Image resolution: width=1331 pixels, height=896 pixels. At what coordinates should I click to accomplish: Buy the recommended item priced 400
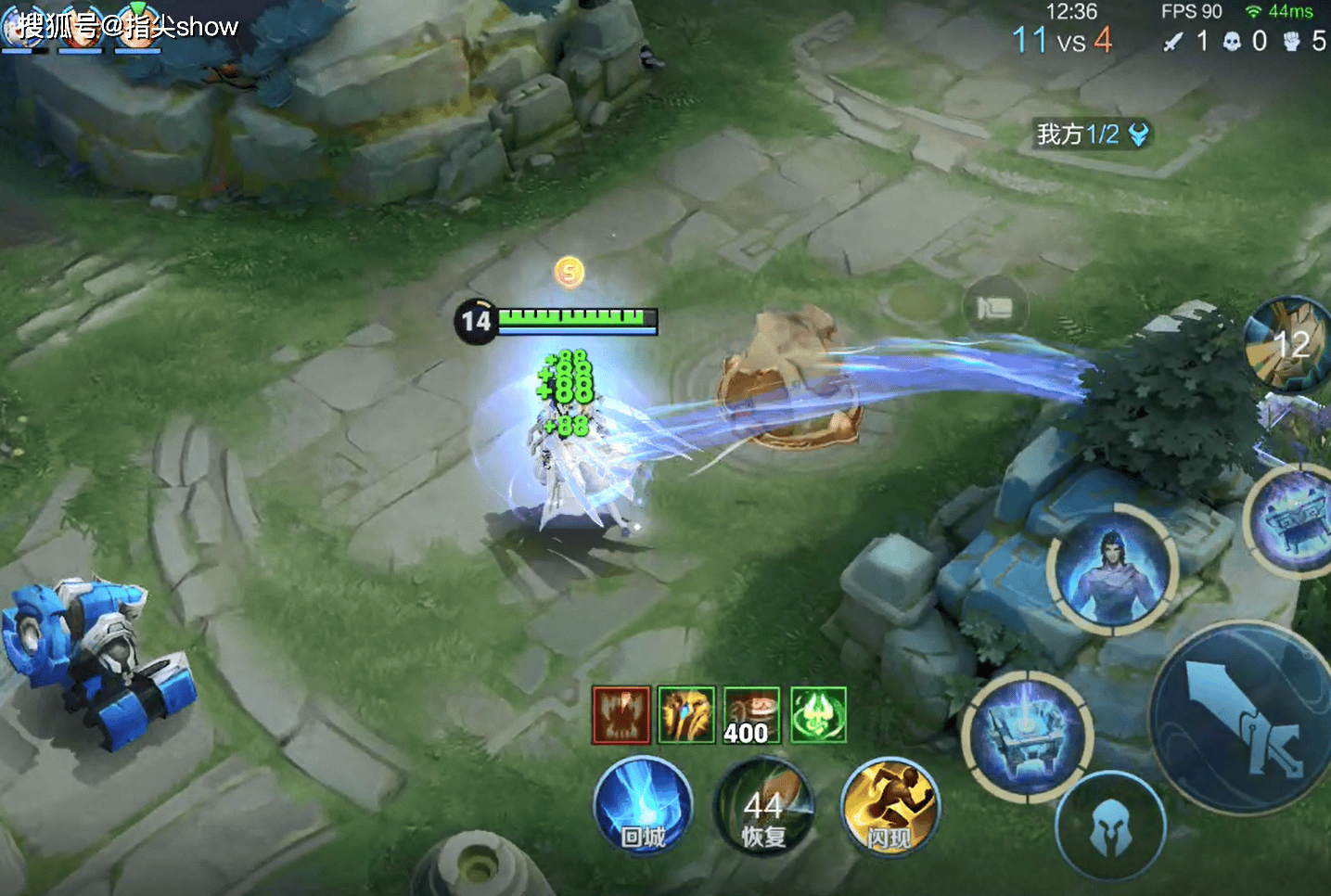coord(751,715)
